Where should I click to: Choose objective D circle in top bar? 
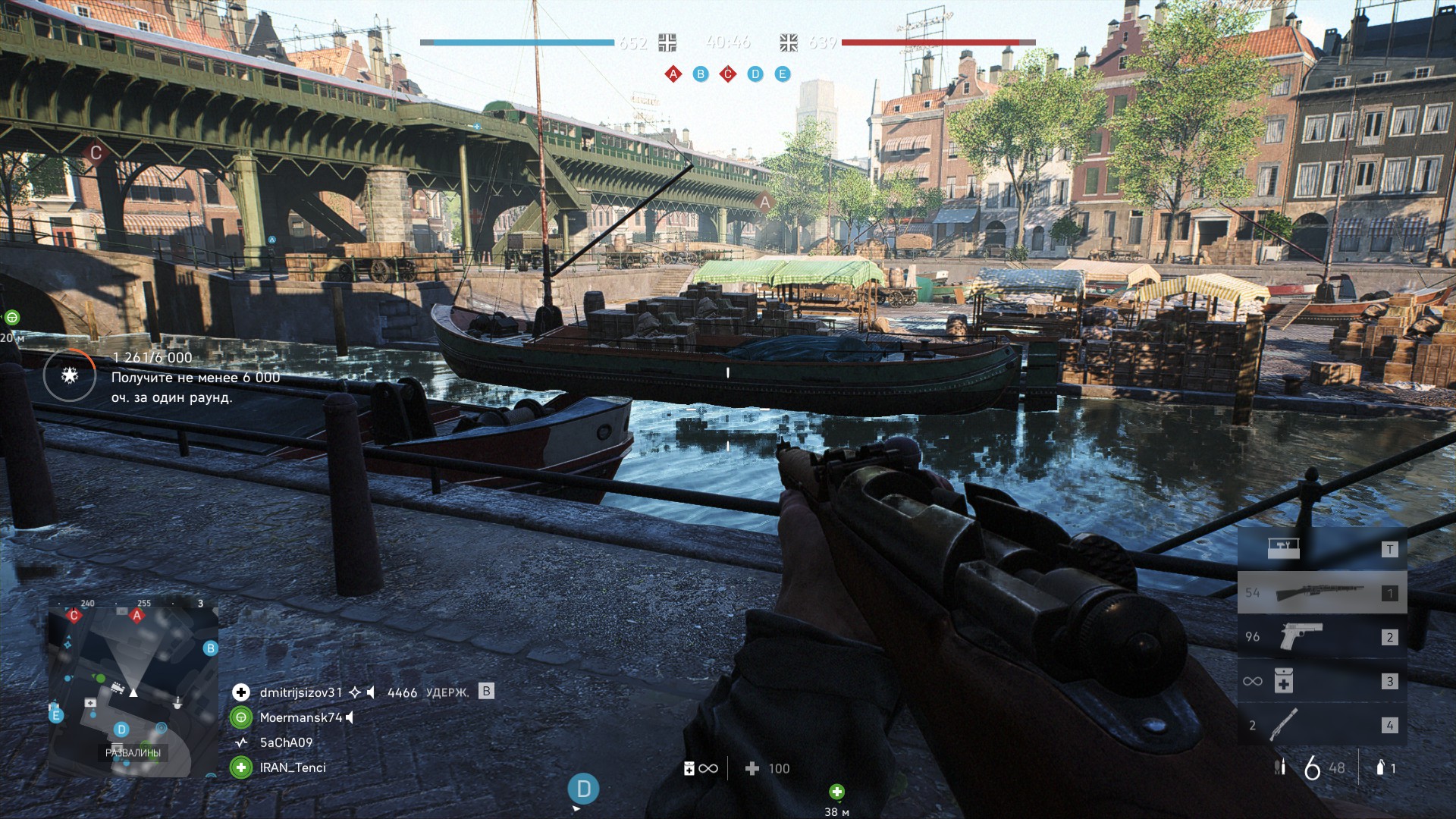pos(755,74)
